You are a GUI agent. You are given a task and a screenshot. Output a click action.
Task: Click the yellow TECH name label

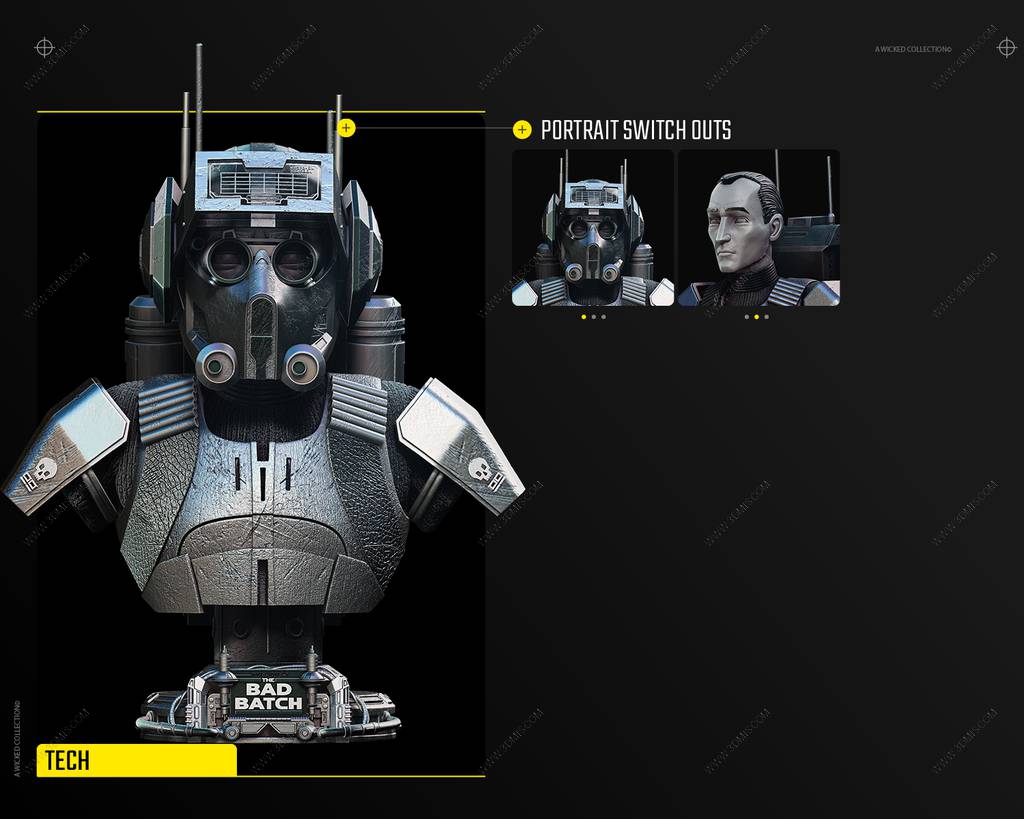click(x=137, y=760)
